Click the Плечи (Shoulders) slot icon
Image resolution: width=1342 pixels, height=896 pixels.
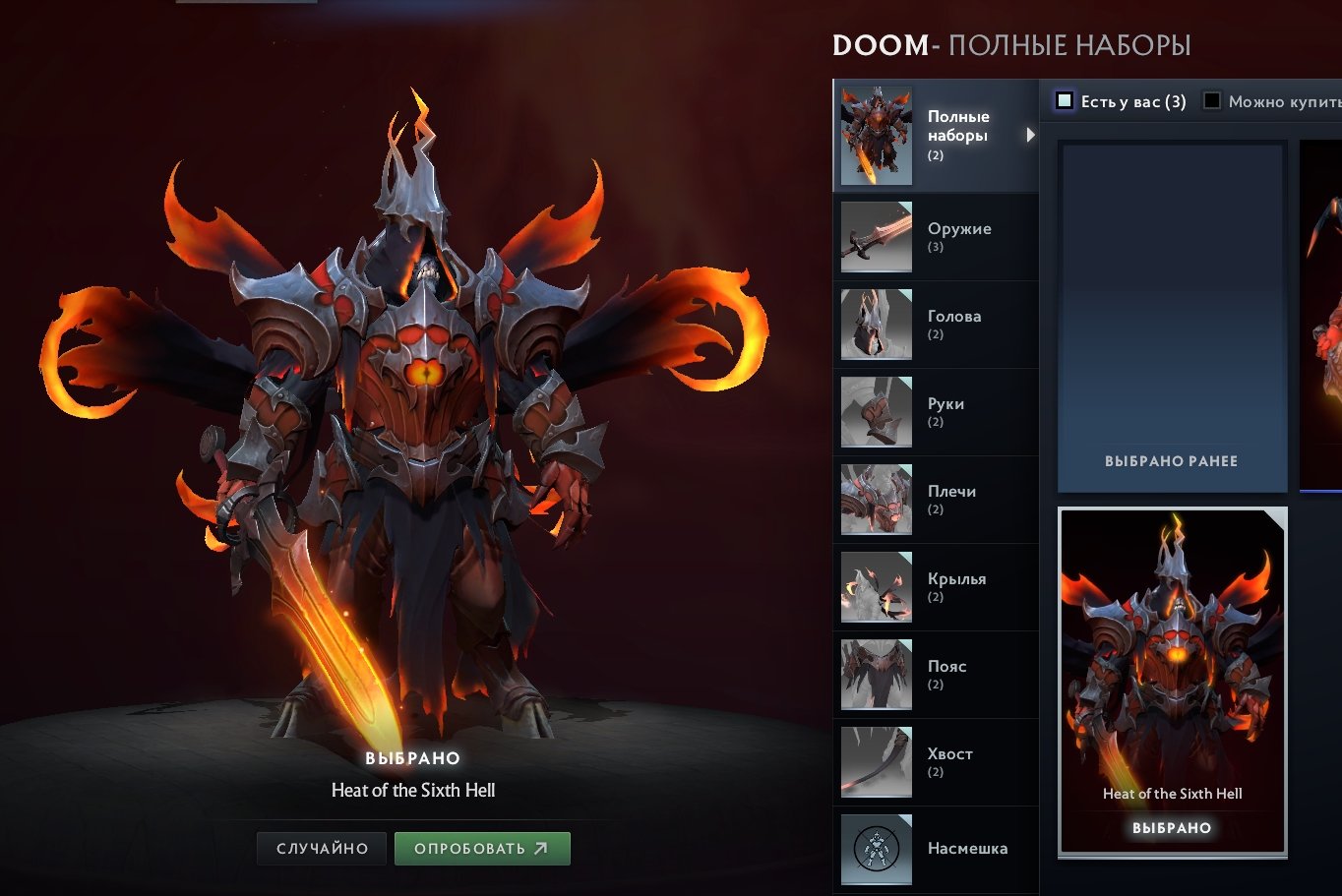[x=875, y=500]
